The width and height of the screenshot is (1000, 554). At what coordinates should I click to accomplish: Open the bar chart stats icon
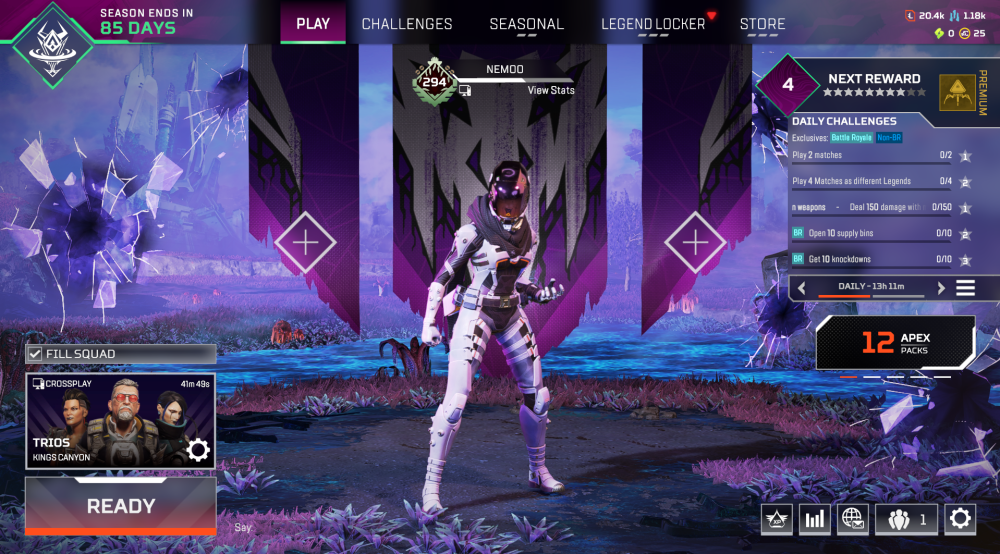pos(814,519)
